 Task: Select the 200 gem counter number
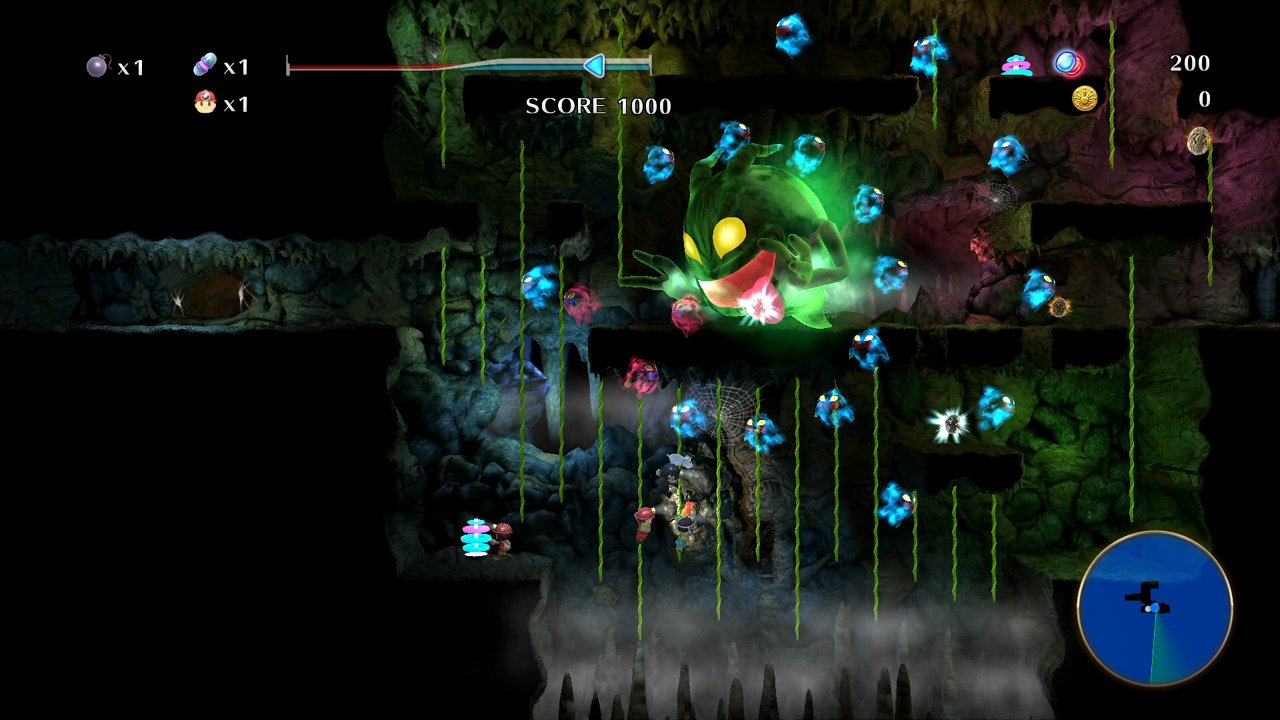[1190, 63]
